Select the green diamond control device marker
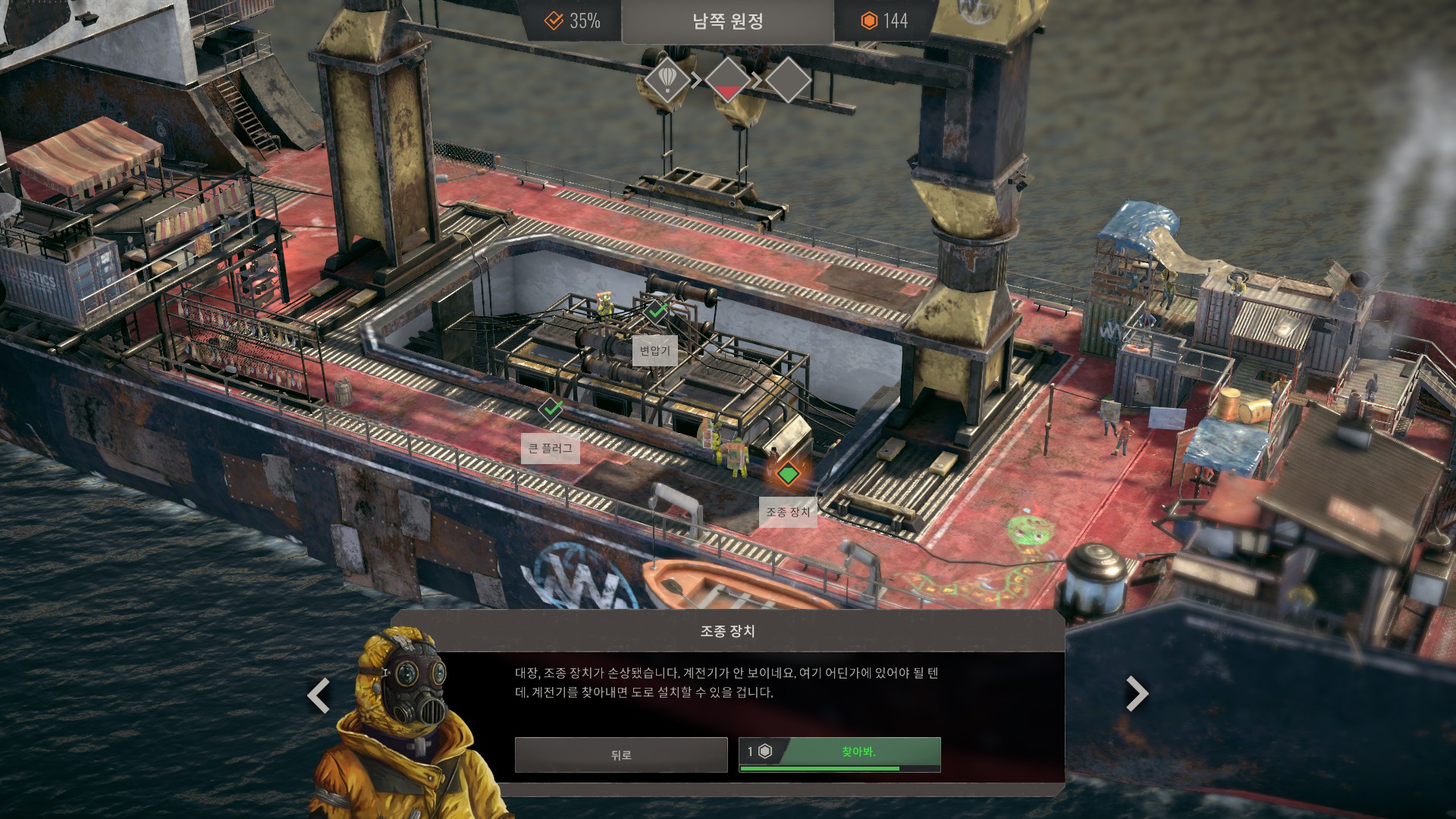This screenshot has height=819, width=1456. click(788, 474)
